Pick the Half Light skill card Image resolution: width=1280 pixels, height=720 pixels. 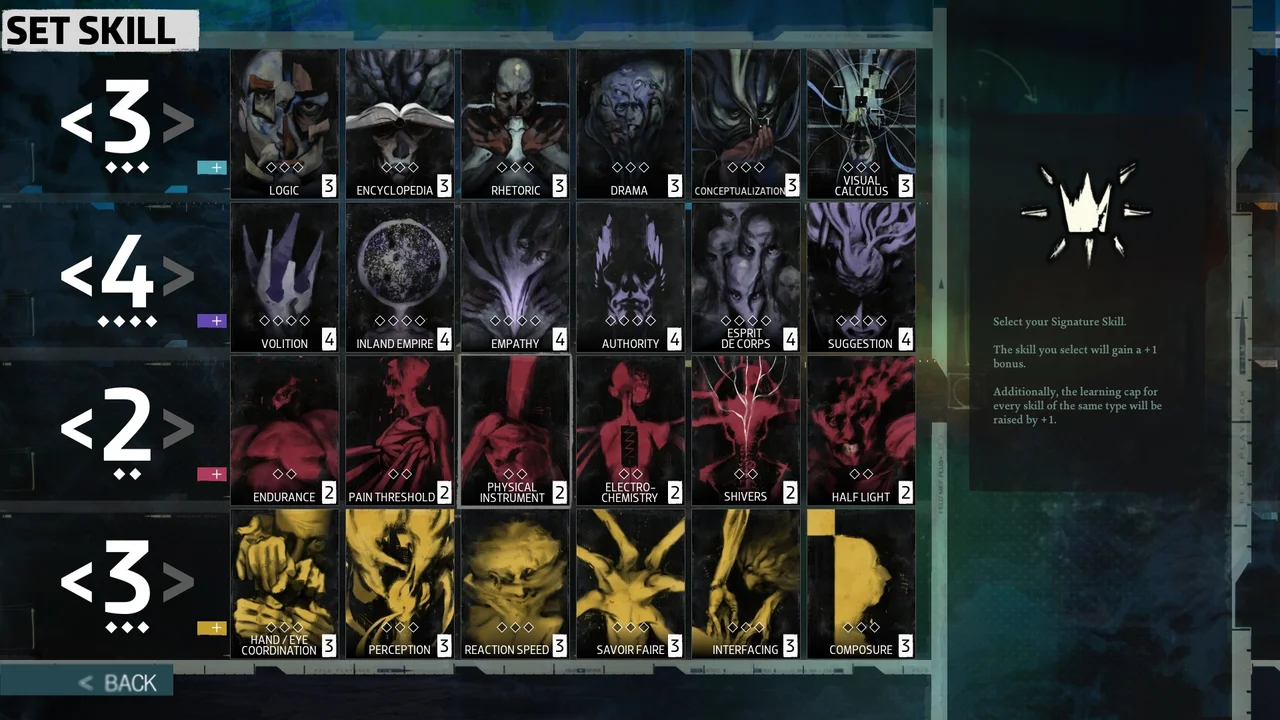[x=860, y=430]
